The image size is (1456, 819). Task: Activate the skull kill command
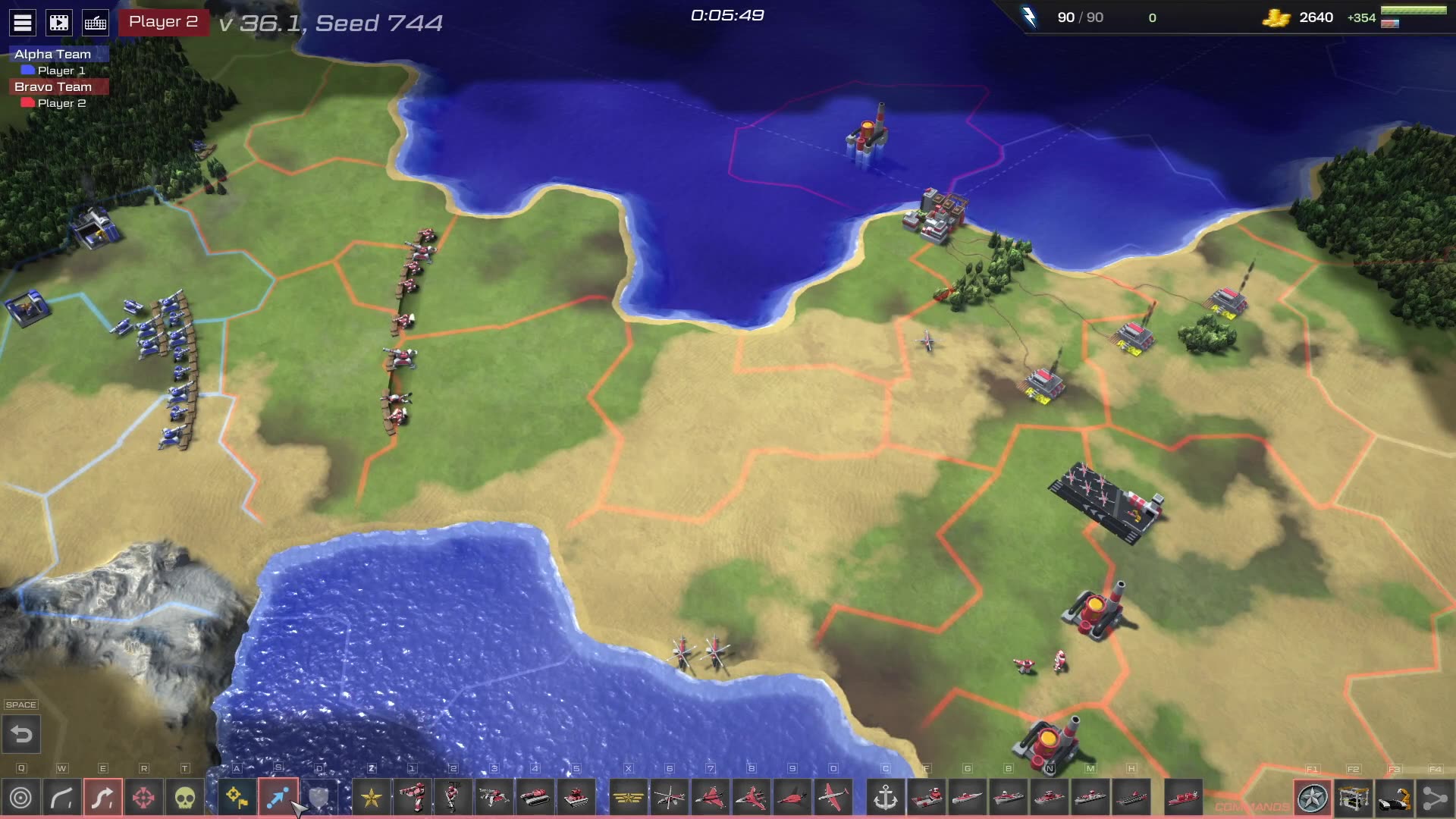[184, 798]
